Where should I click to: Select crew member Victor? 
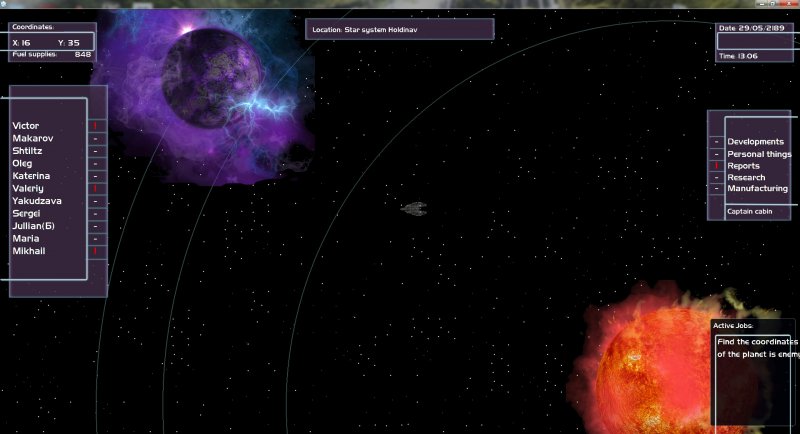[26, 126]
